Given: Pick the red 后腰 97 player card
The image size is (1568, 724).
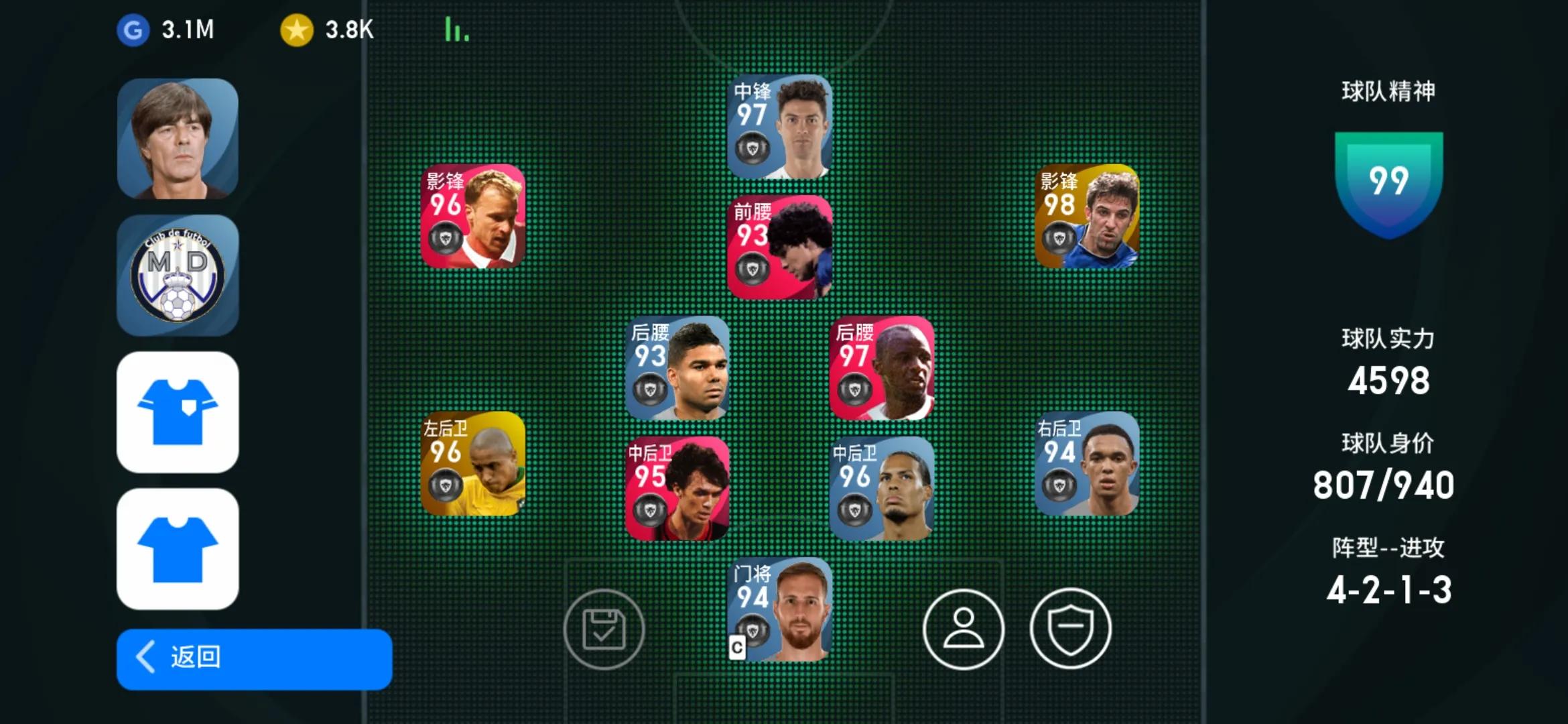Looking at the screenshot, I should click(x=881, y=368).
